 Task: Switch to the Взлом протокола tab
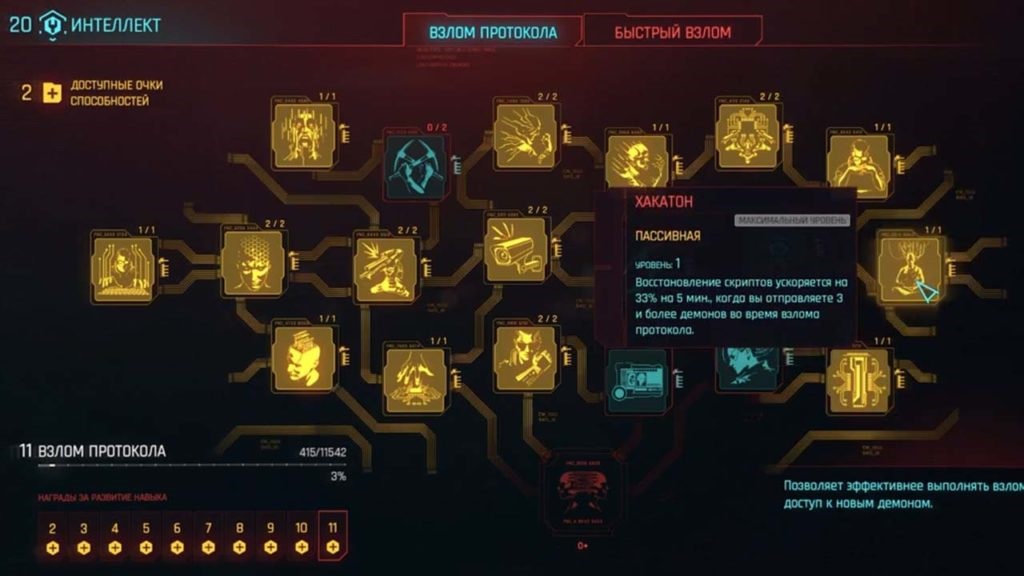point(492,32)
